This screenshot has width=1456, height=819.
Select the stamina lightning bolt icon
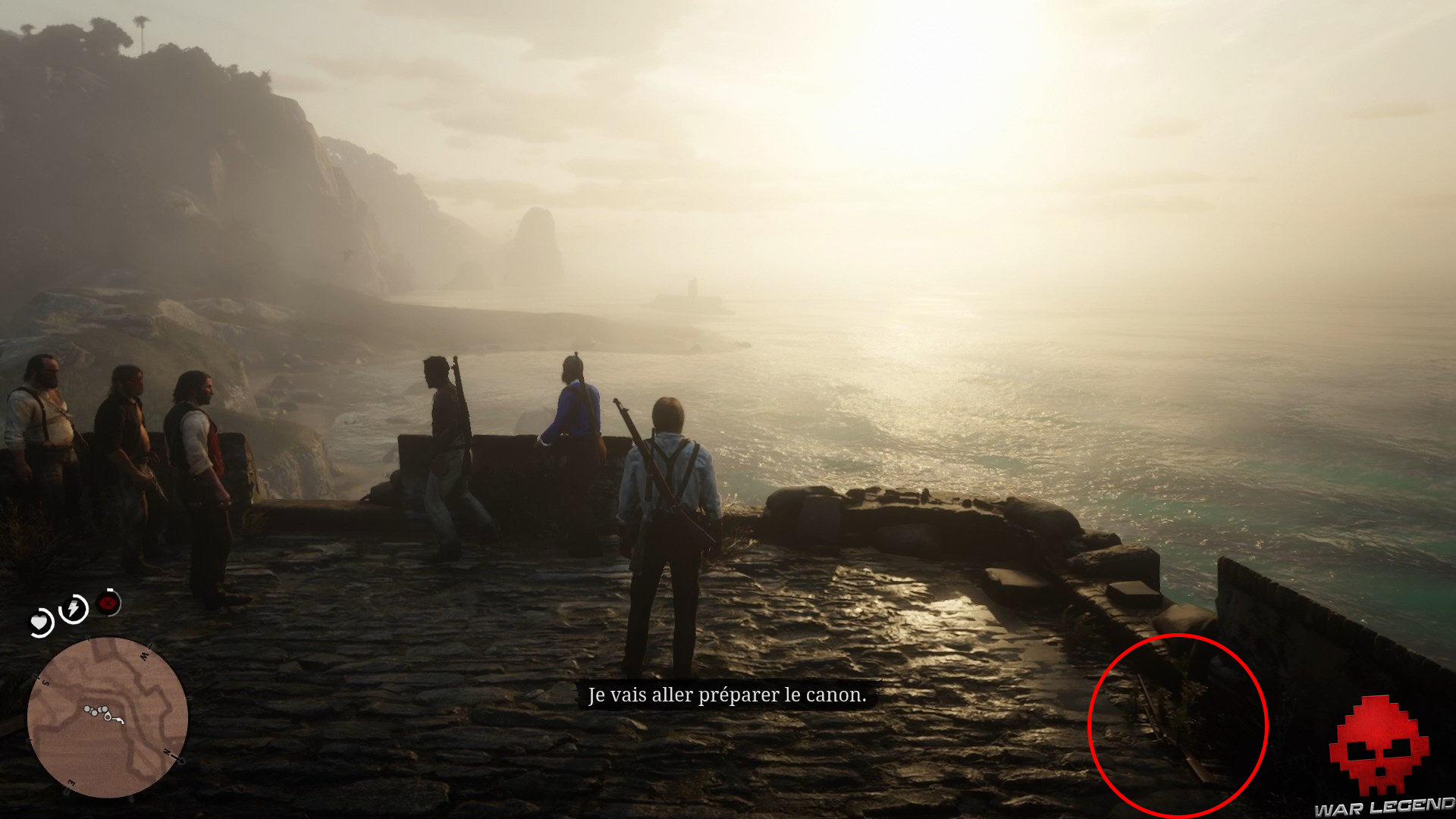pyautogui.click(x=74, y=607)
